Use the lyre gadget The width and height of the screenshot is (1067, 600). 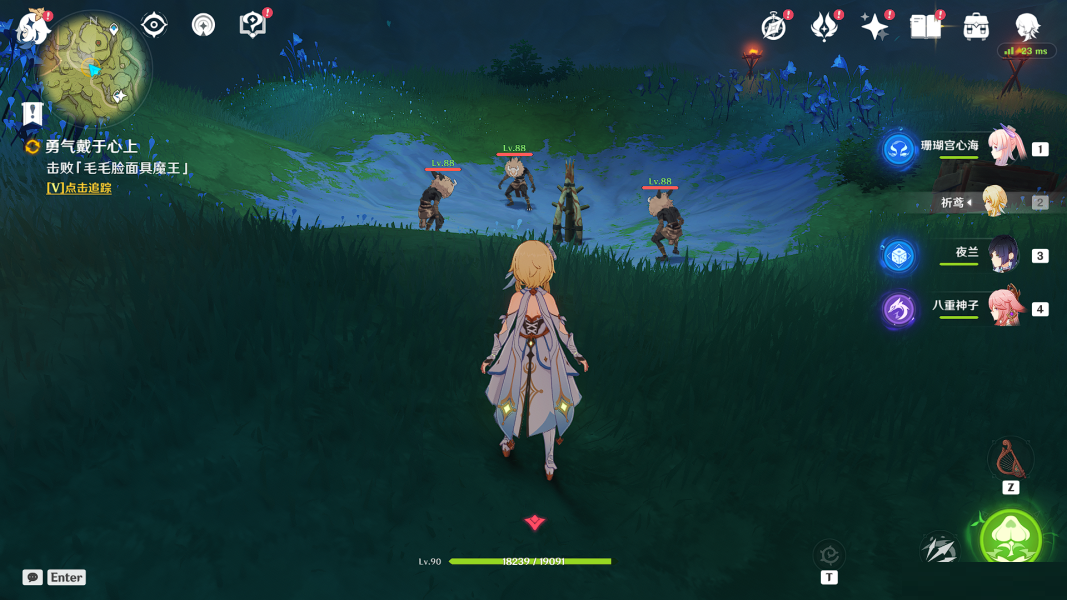(x=1010, y=460)
